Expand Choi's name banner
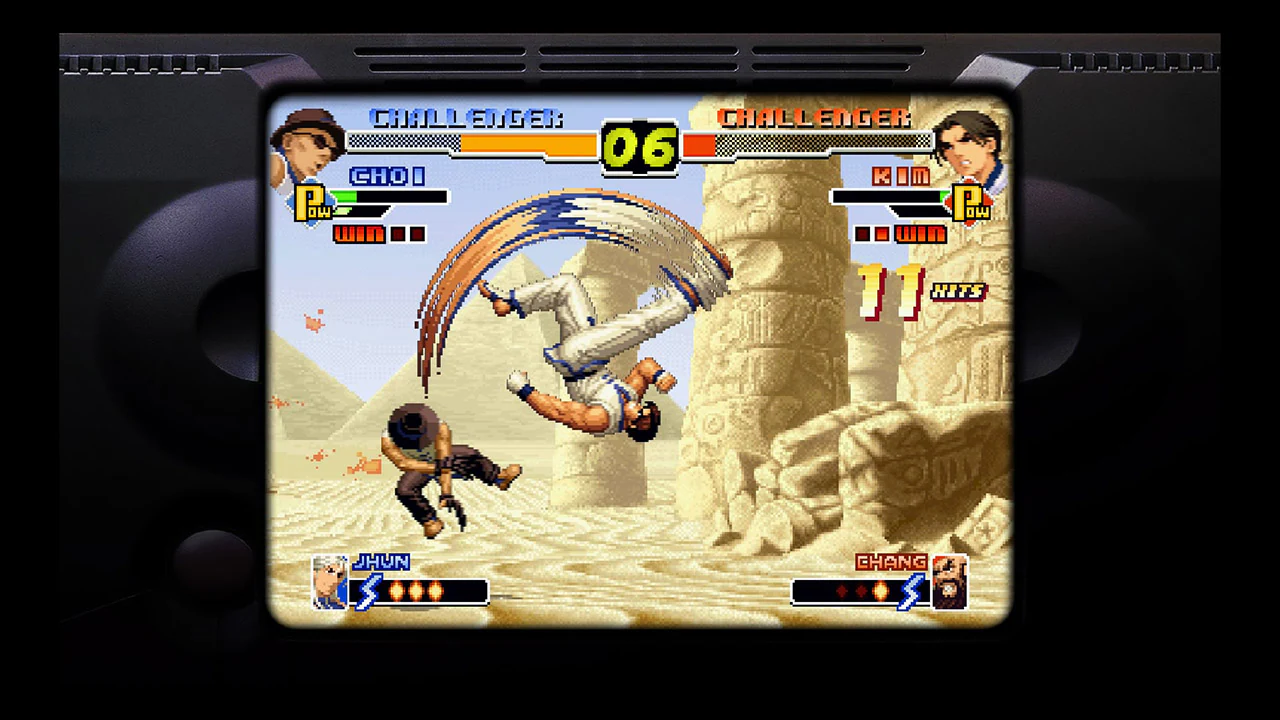The image size is (1280, 720). pyautogui.click(x=388, y=177)
